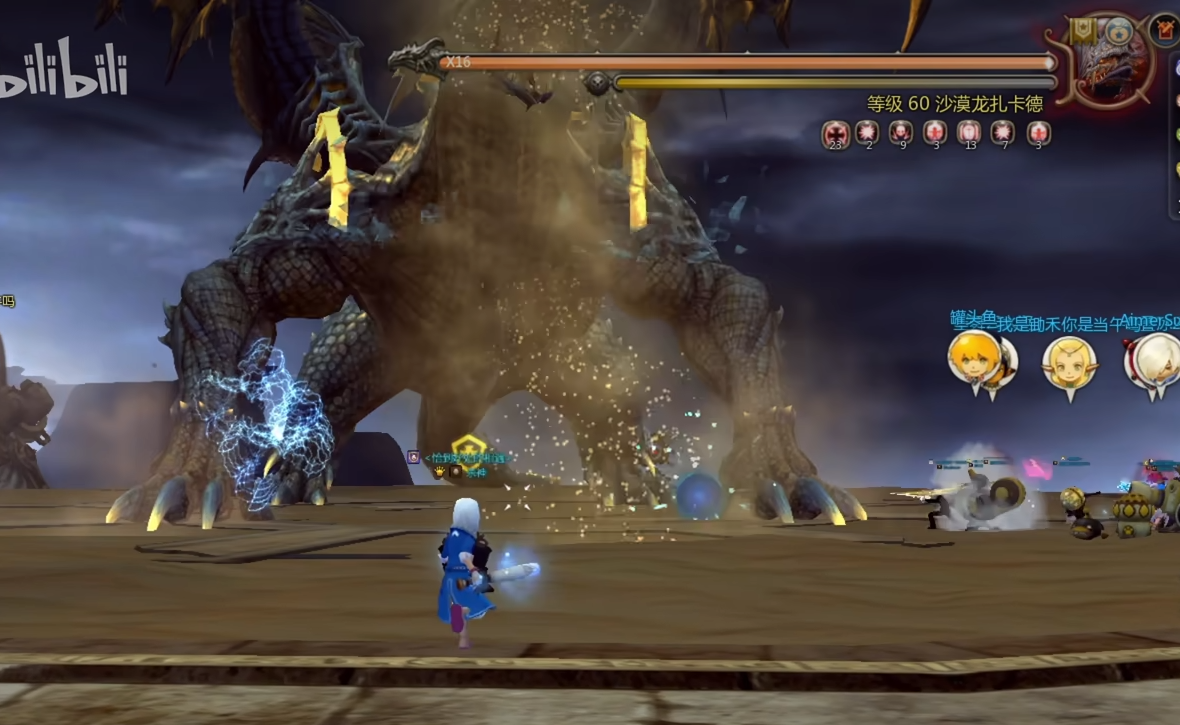Inspect the cross debuff with 23 stacks
The height and width of the screenshot is (725, 1180).
click(836, 132)
